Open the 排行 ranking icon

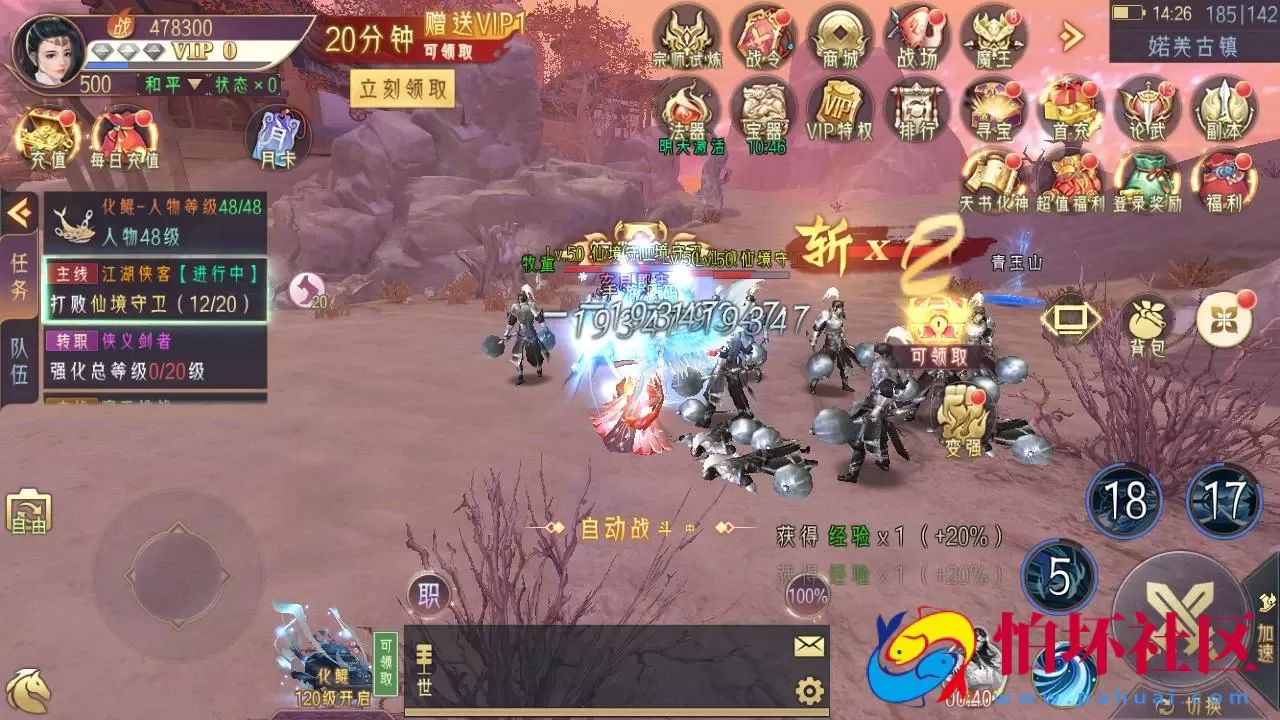coord(915,110)
